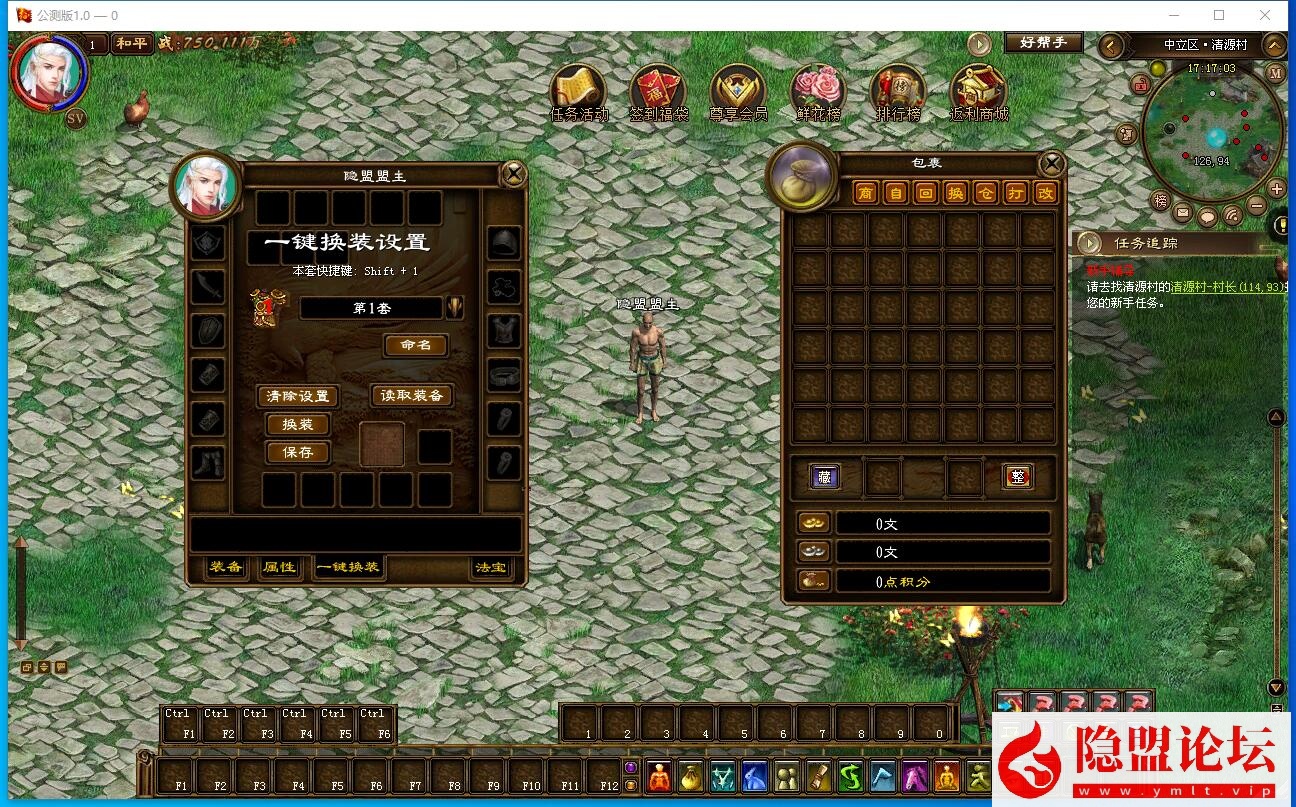Show the 鲜花榜 flower ranking
1296x807 pixels.
(x=817, y=93)
